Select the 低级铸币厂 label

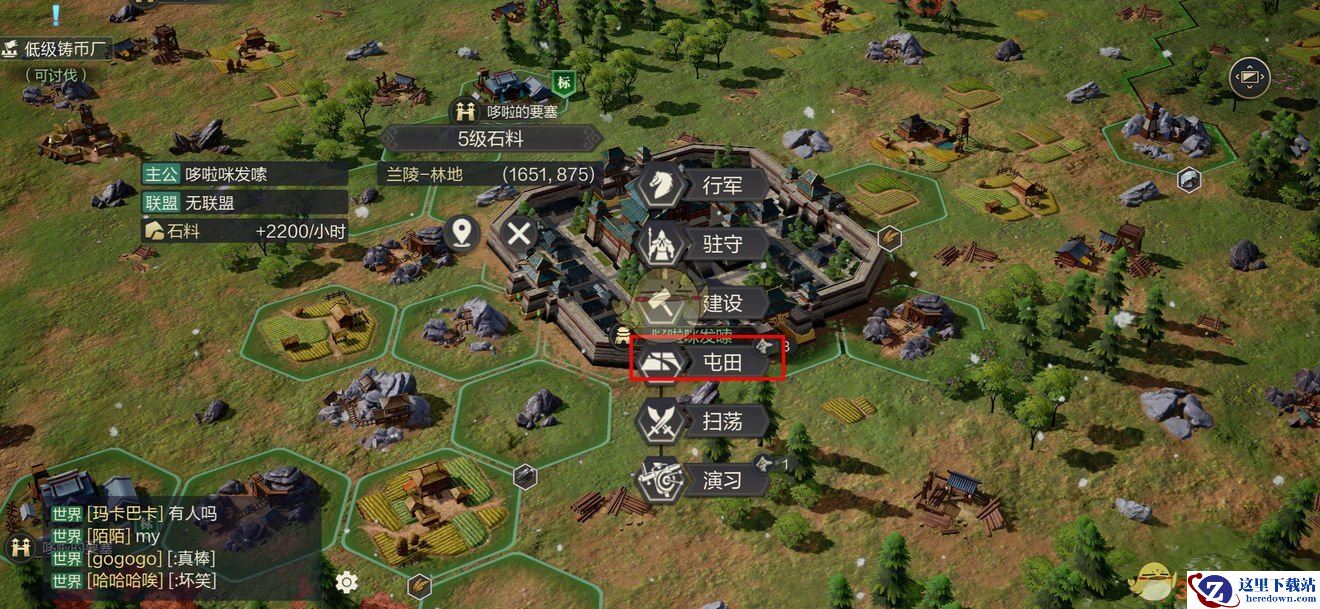[58, 49]
